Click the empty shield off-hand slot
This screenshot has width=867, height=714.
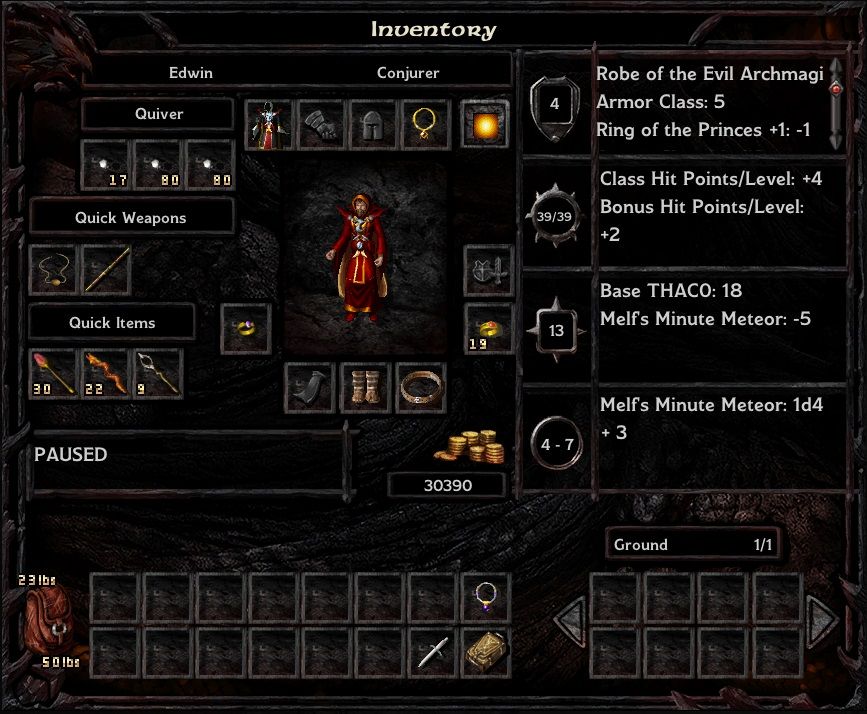pyautogui.click(x=489, y=270)
